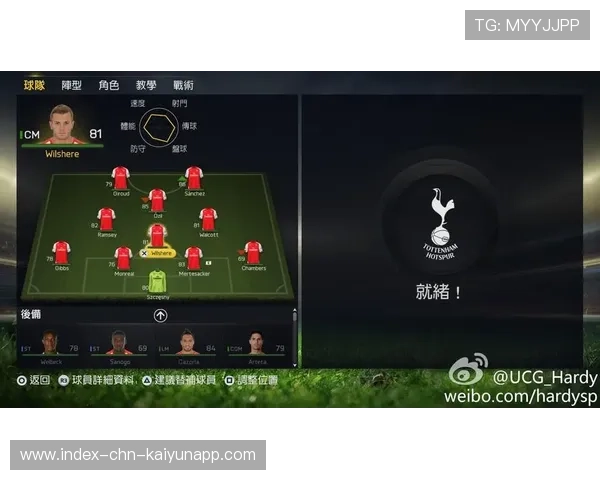The width and height of the screenshot is (600, 480).
Task: Pick goalkeeper Szczesny
Action: [157, 281]
